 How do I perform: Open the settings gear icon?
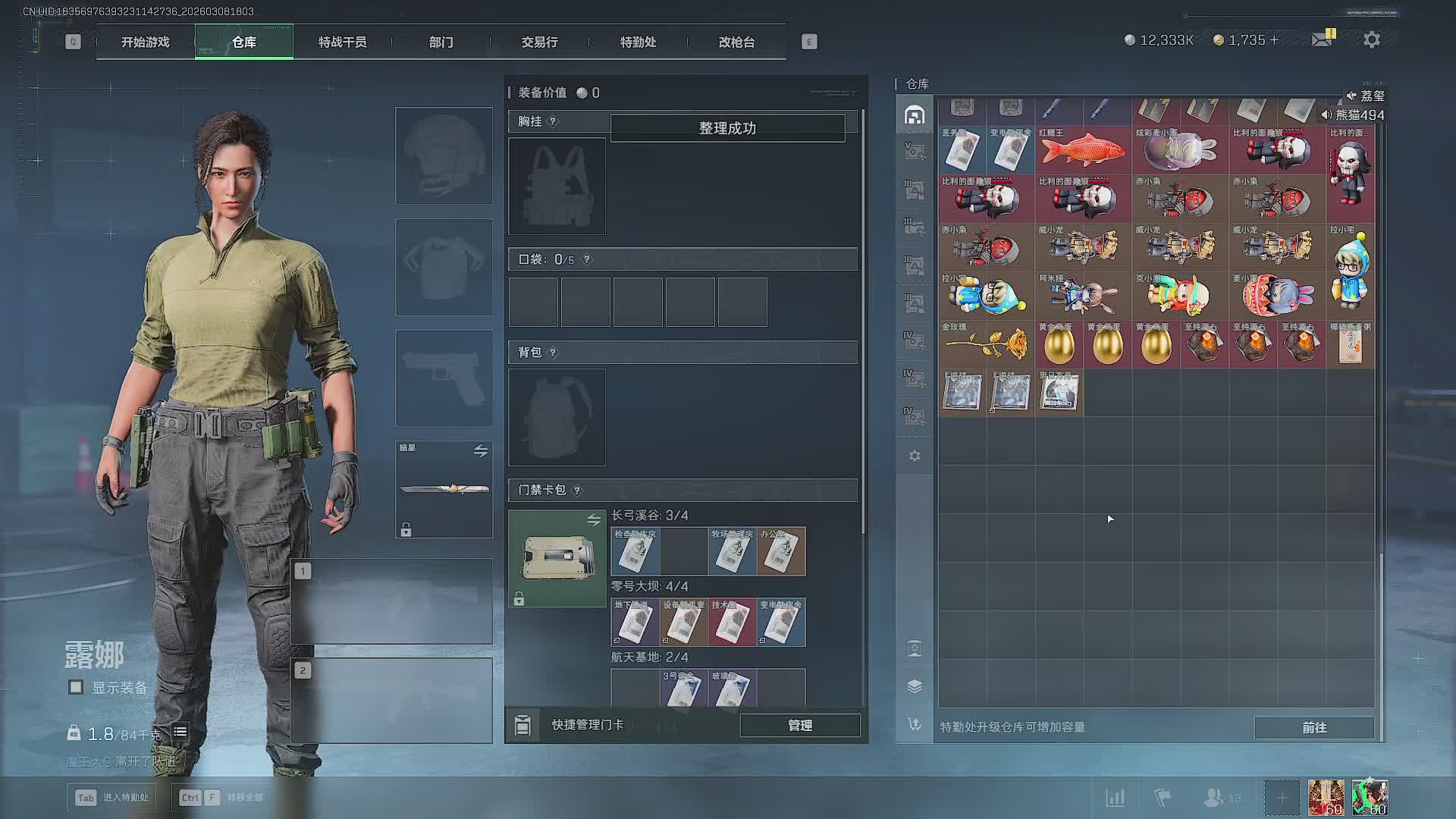click(x=1371, y=40)
